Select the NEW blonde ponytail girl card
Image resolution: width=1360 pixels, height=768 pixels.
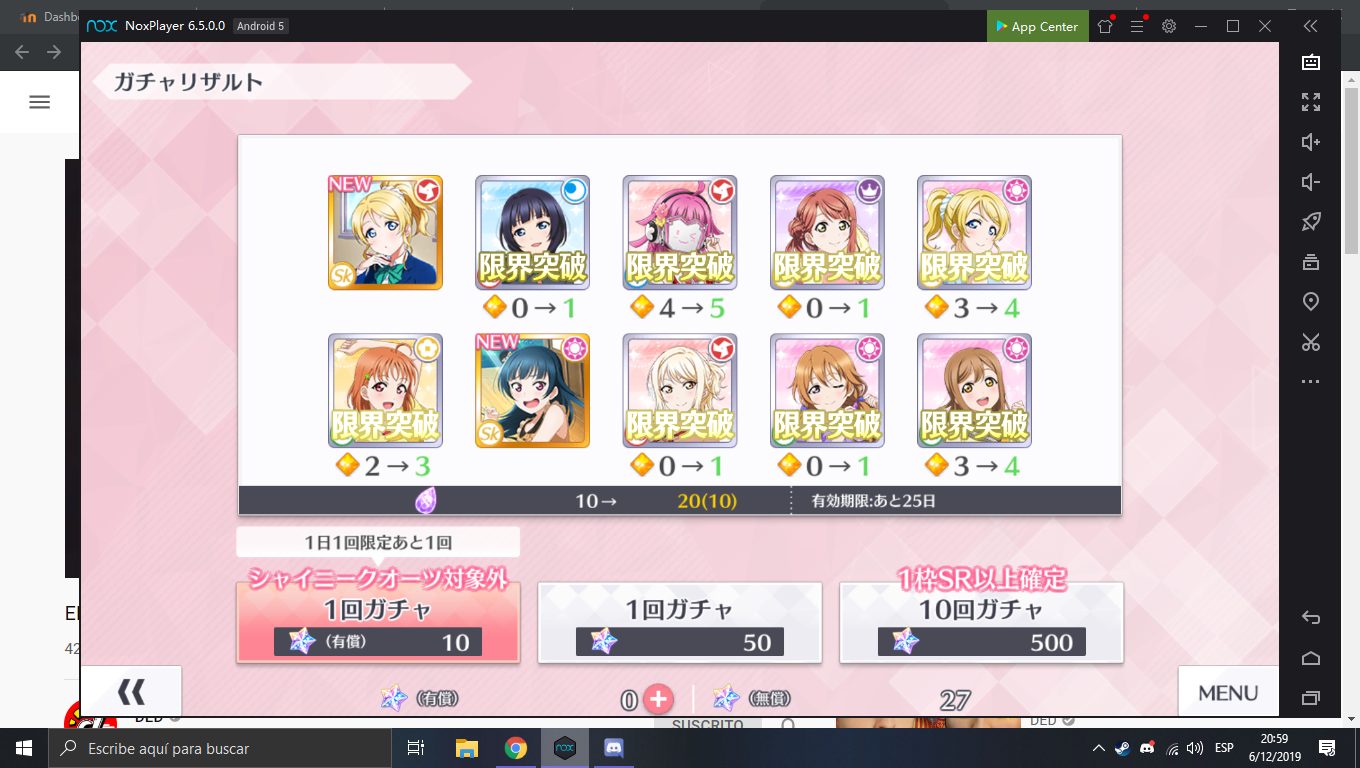[x=385, y=233]
